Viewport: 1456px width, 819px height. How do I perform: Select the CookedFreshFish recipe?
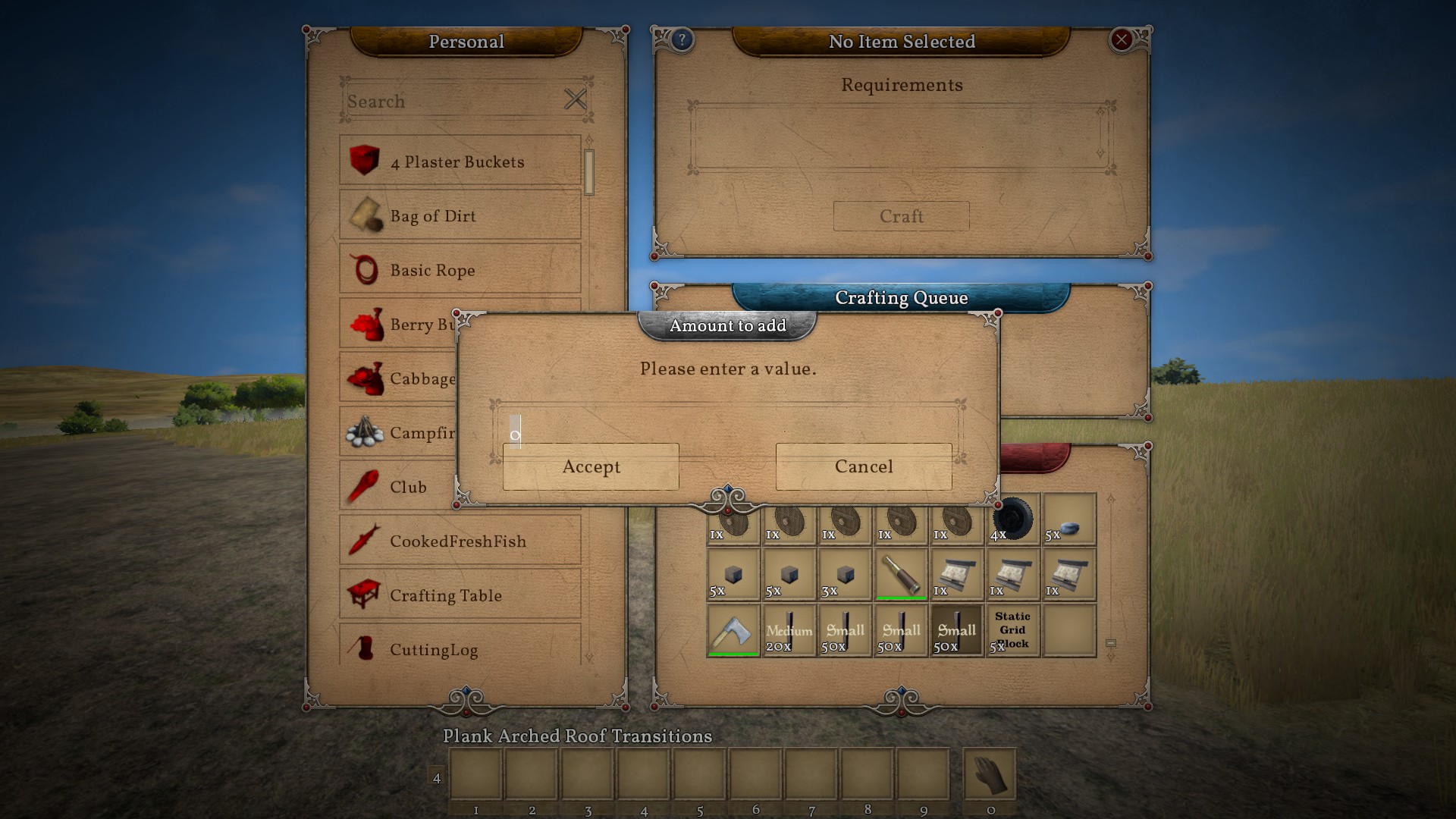[x=460, y=541]
